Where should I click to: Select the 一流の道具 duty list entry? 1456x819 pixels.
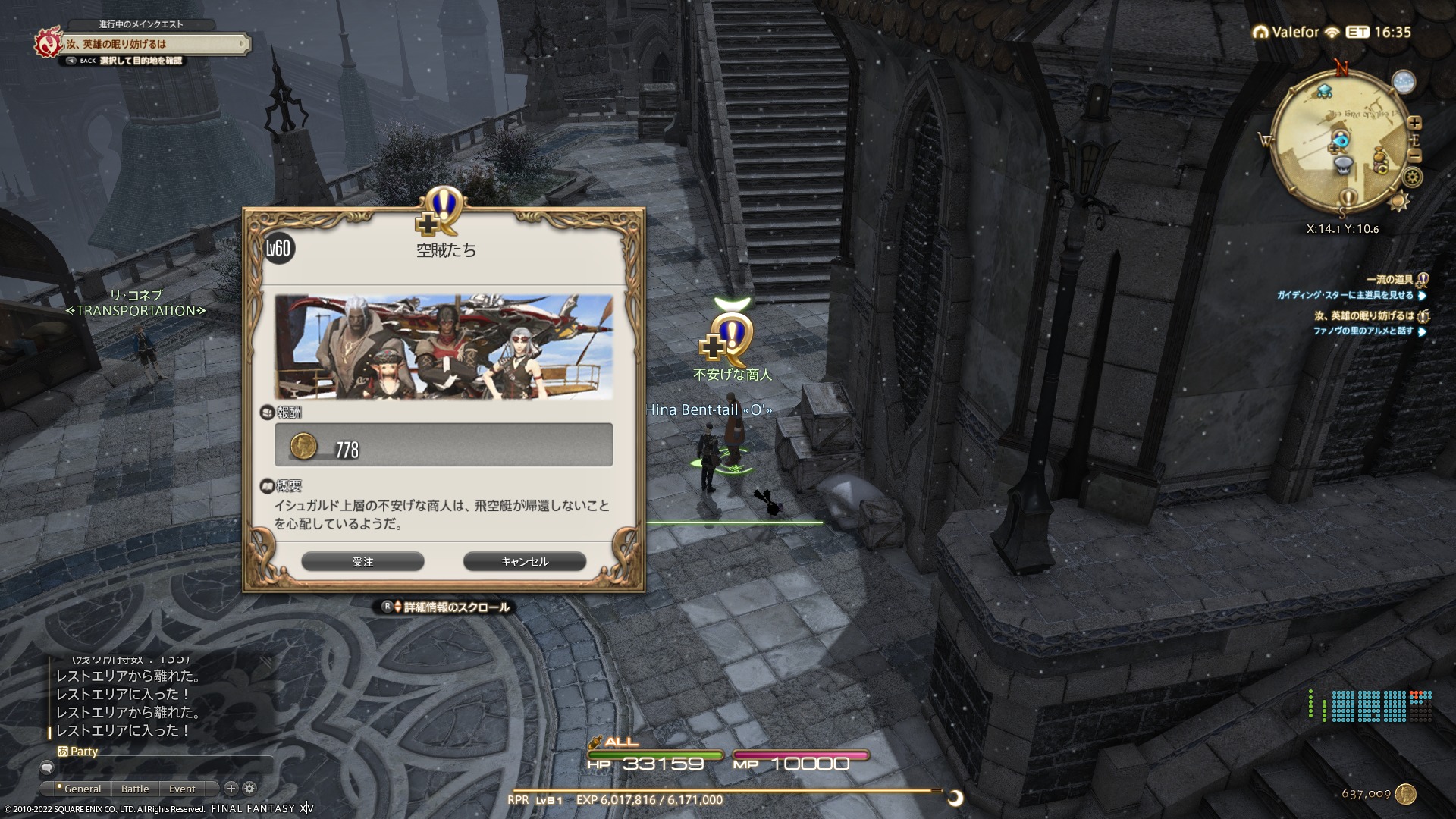(x=1389, y=280)
